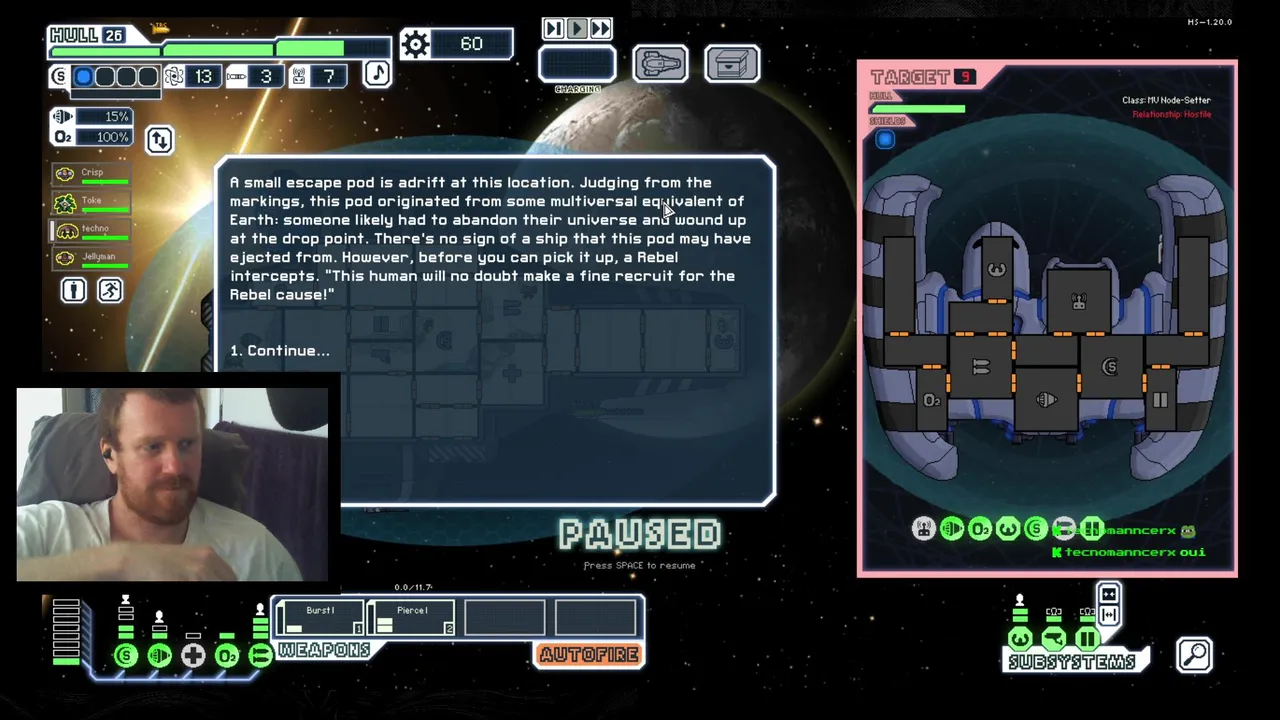Image resolution: width=1280 pixels, height=720 pixels.
Task: Choose the "1. Continue..." dialogue option
Action: pos(279,351)
